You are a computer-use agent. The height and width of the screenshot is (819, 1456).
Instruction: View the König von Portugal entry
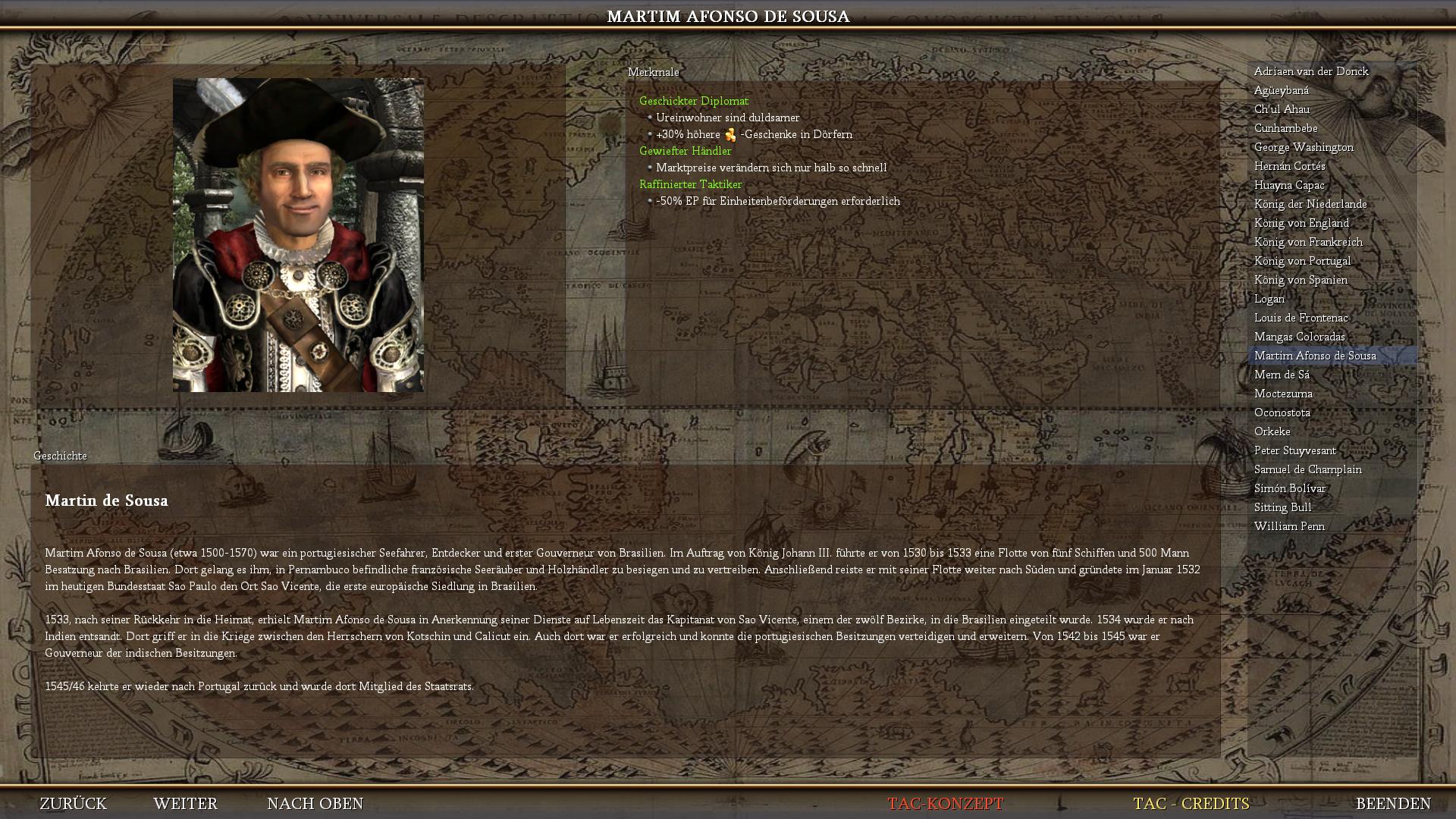[x=1302, y=261]
